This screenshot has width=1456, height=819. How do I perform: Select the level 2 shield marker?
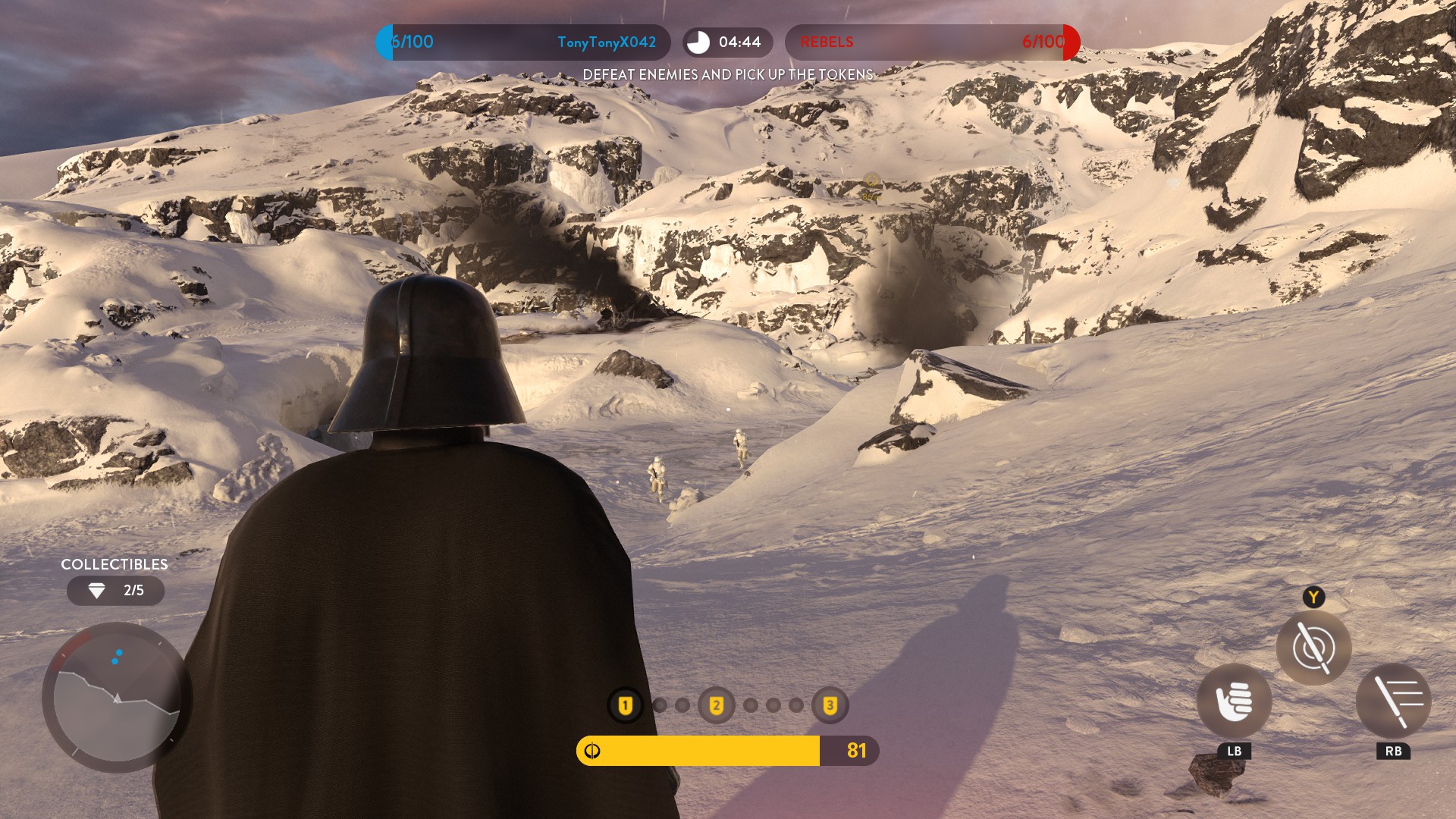tap(716, 706)
